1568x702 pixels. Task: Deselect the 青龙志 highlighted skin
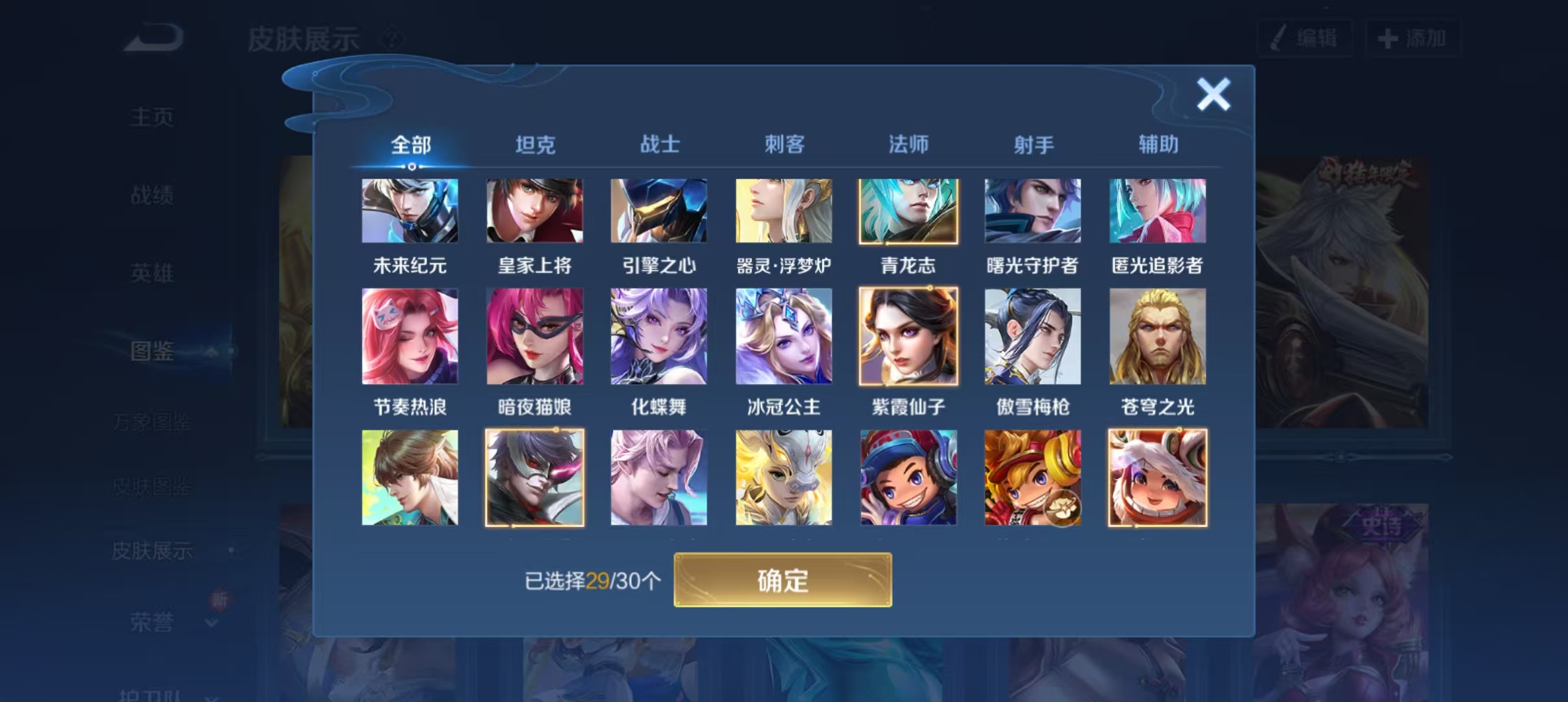[x=908, y=210]
